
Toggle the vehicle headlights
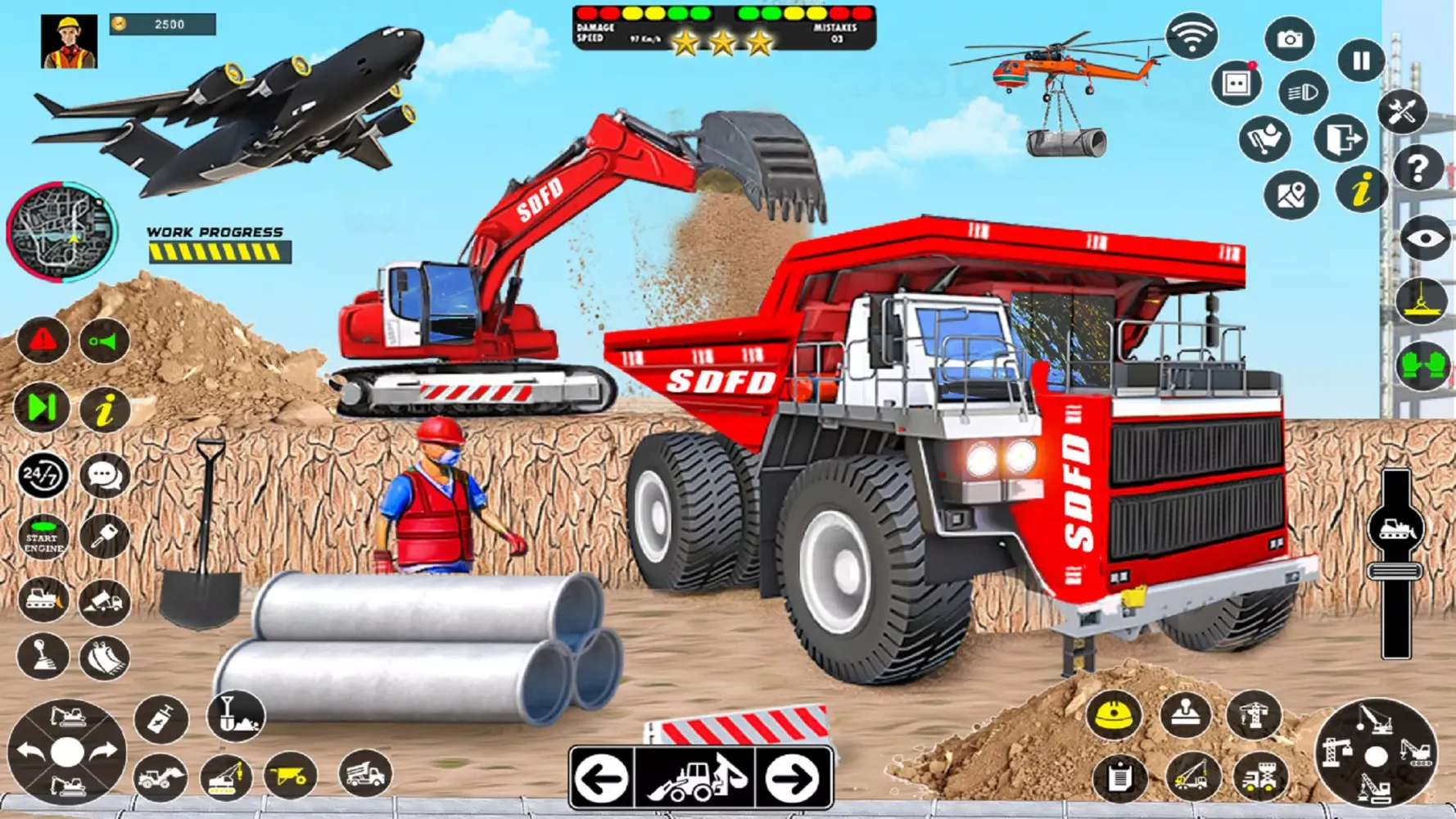pos(1305,93)
